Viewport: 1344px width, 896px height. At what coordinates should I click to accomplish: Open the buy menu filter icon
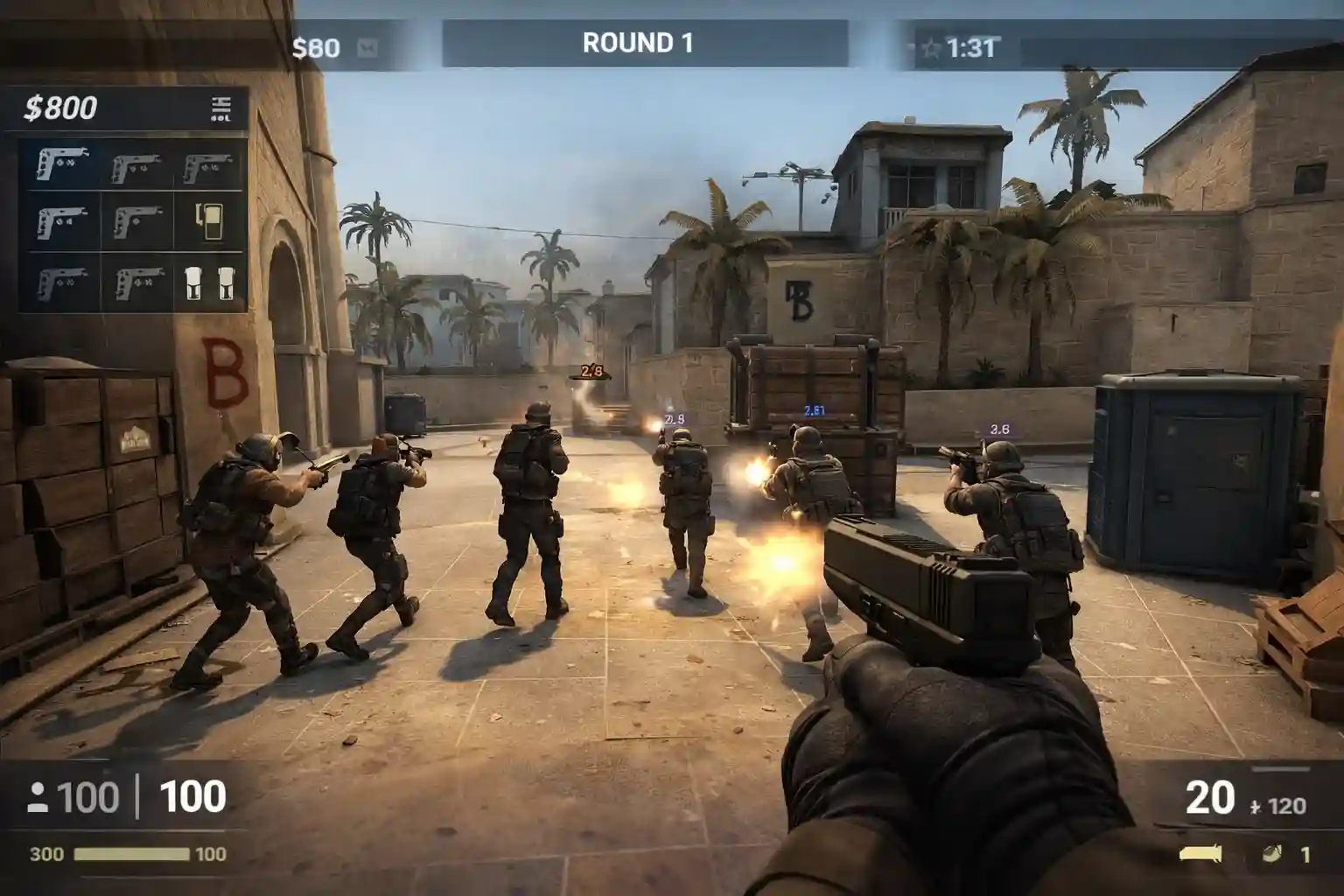pyautogui.click(x=220, y=108)
